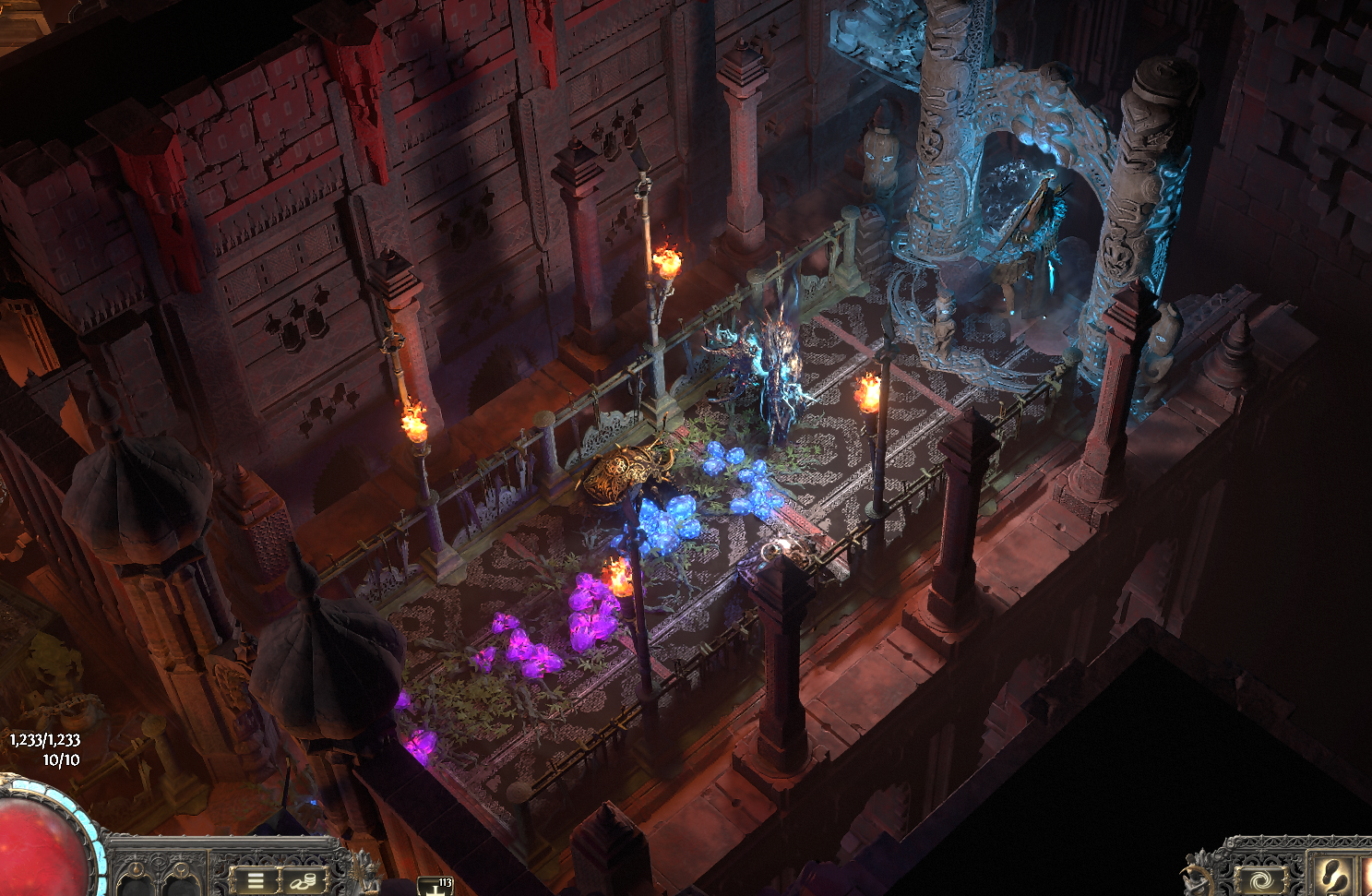This screenshot has width=1372, height=896.
Task: Select the footprints move skill slot
Action: (x=1334, y=877)
